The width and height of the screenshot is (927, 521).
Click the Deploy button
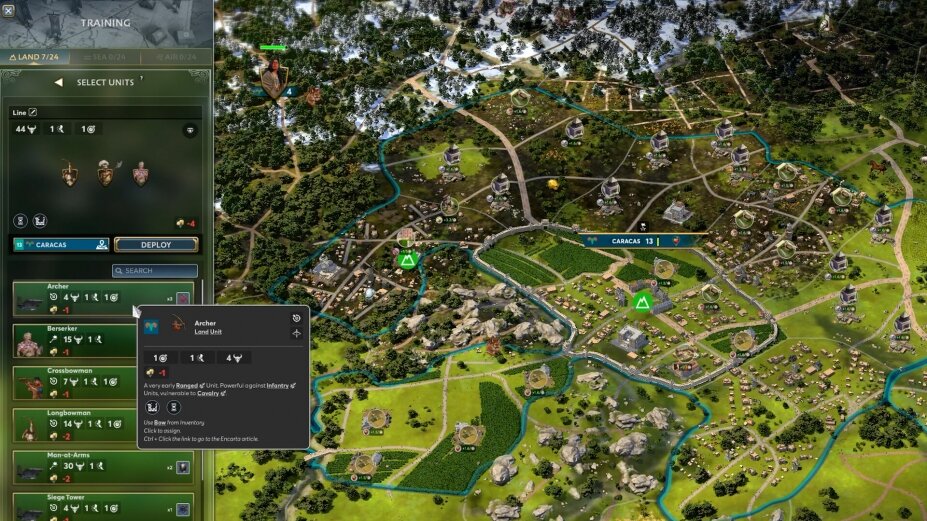coord(156,244)
